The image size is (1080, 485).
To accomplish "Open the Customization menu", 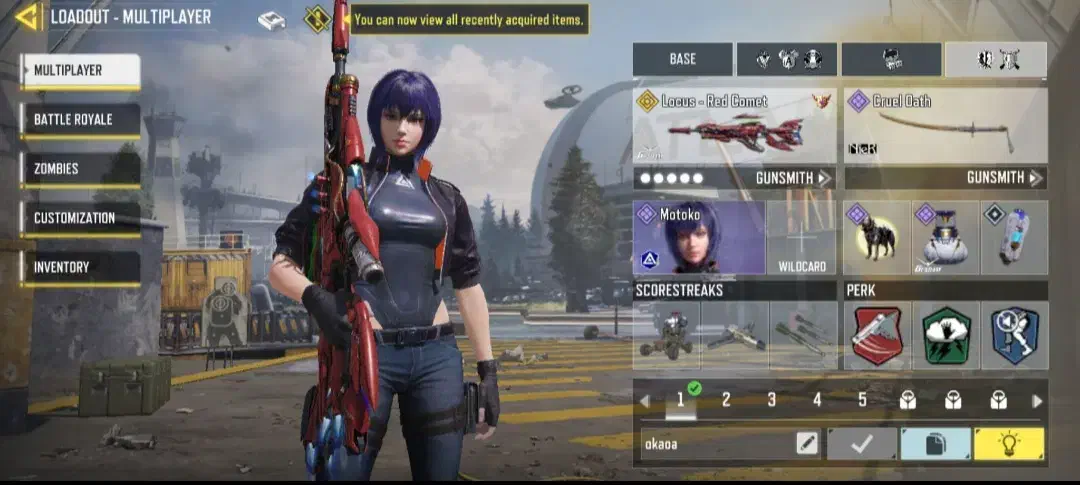I will pos(81,218).
